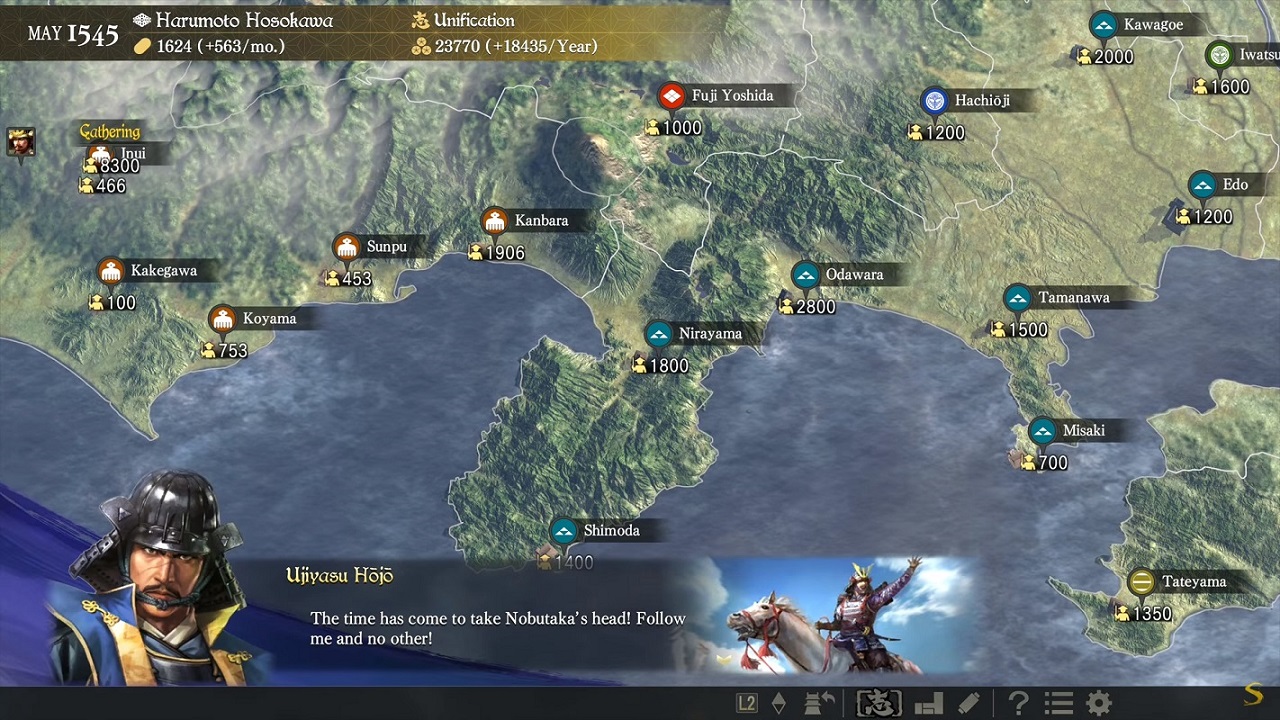Open the game settings gear icon
The width and height of the screenshot is (1280, 720).
(1098, 701)
